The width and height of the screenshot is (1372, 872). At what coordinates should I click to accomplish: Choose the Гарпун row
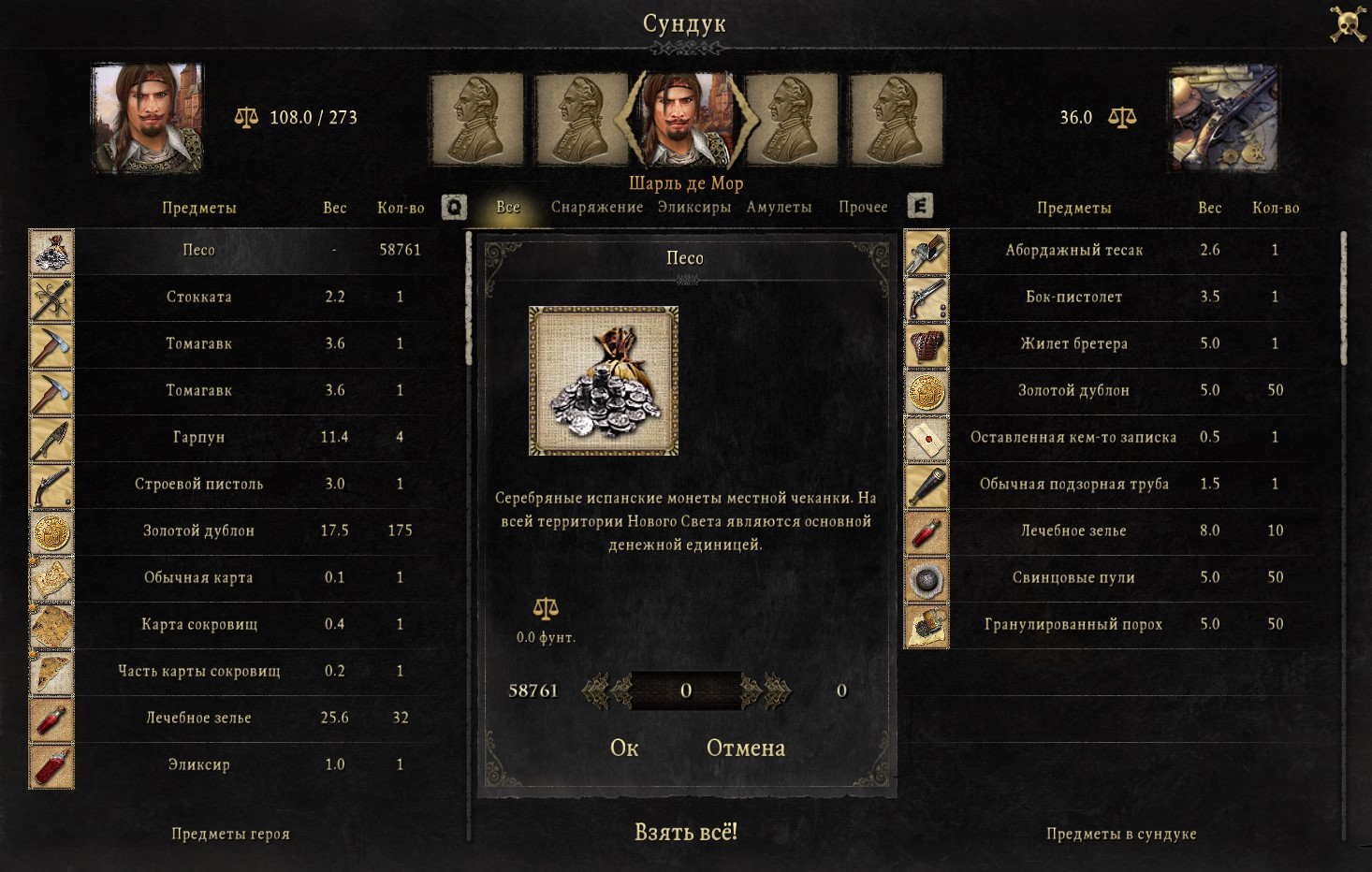click(x=198, y=437)
